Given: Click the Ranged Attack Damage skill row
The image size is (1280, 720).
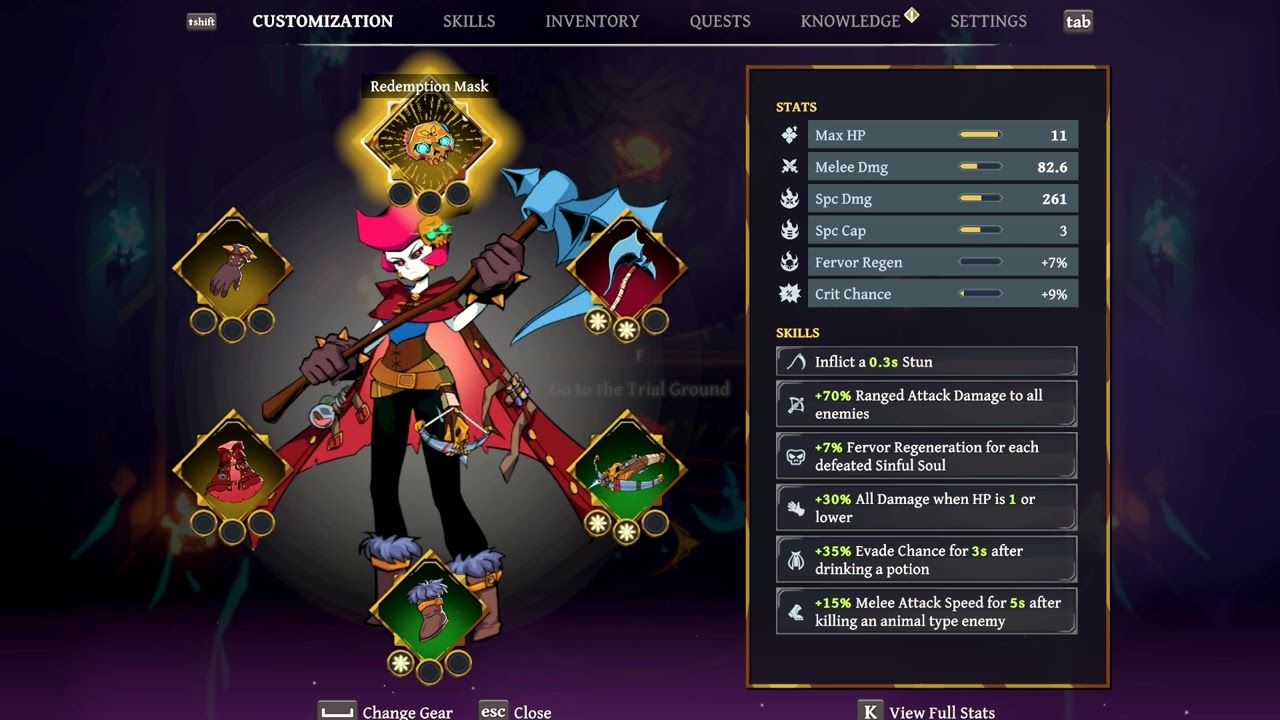Looking at the screenshot, I should point(926,404).
